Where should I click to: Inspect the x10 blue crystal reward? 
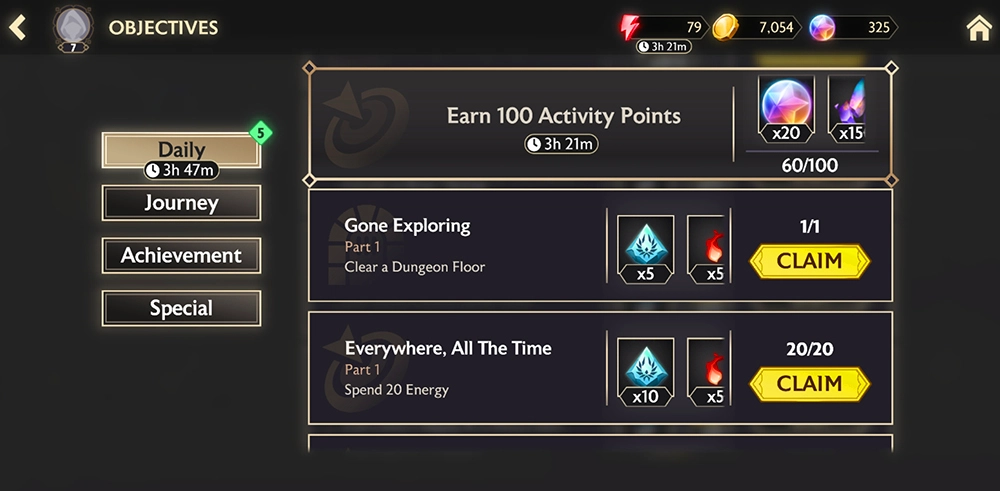[645, 372]
